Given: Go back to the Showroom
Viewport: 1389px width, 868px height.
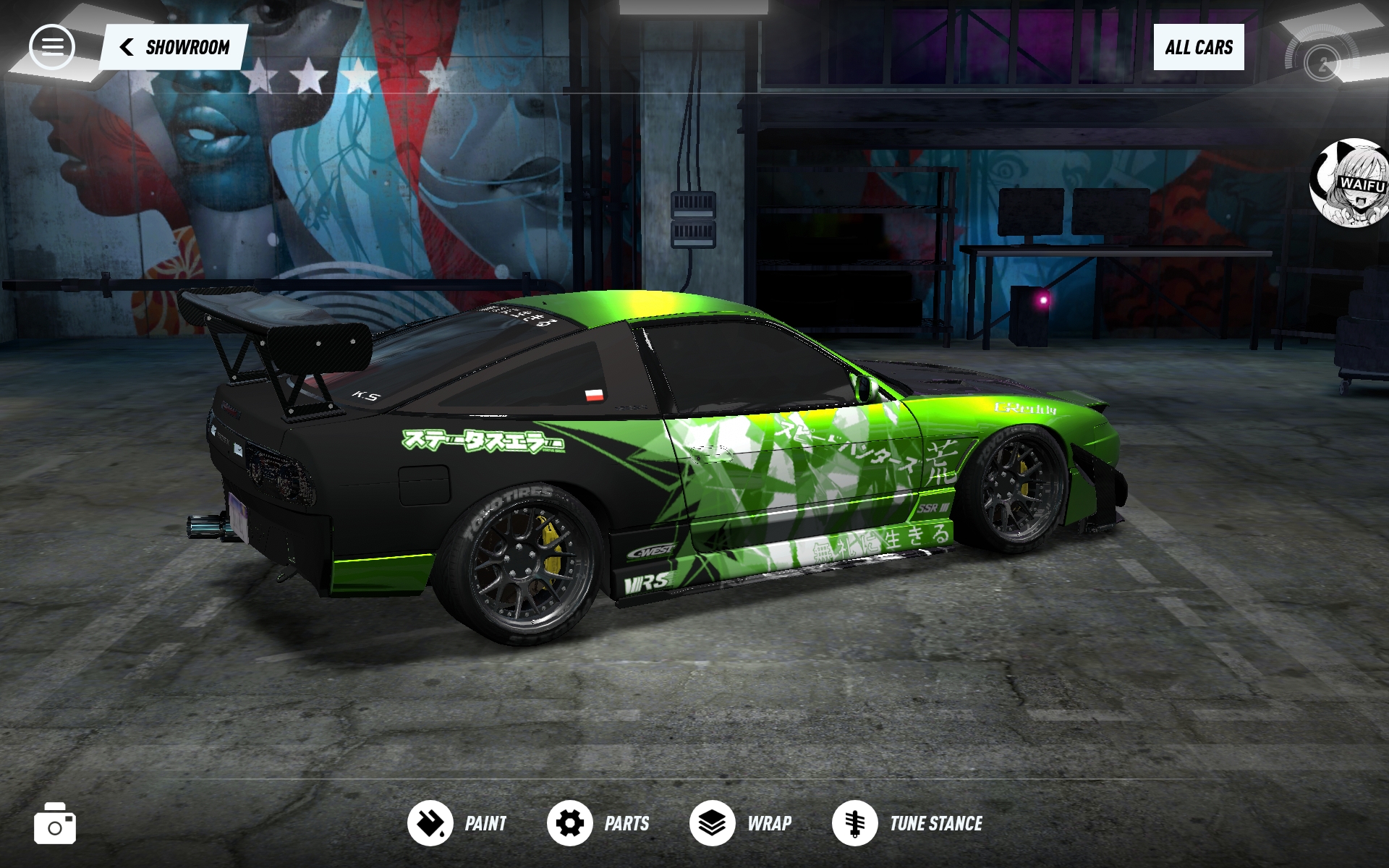Looking at the screenshot, I should click(174, 48).
